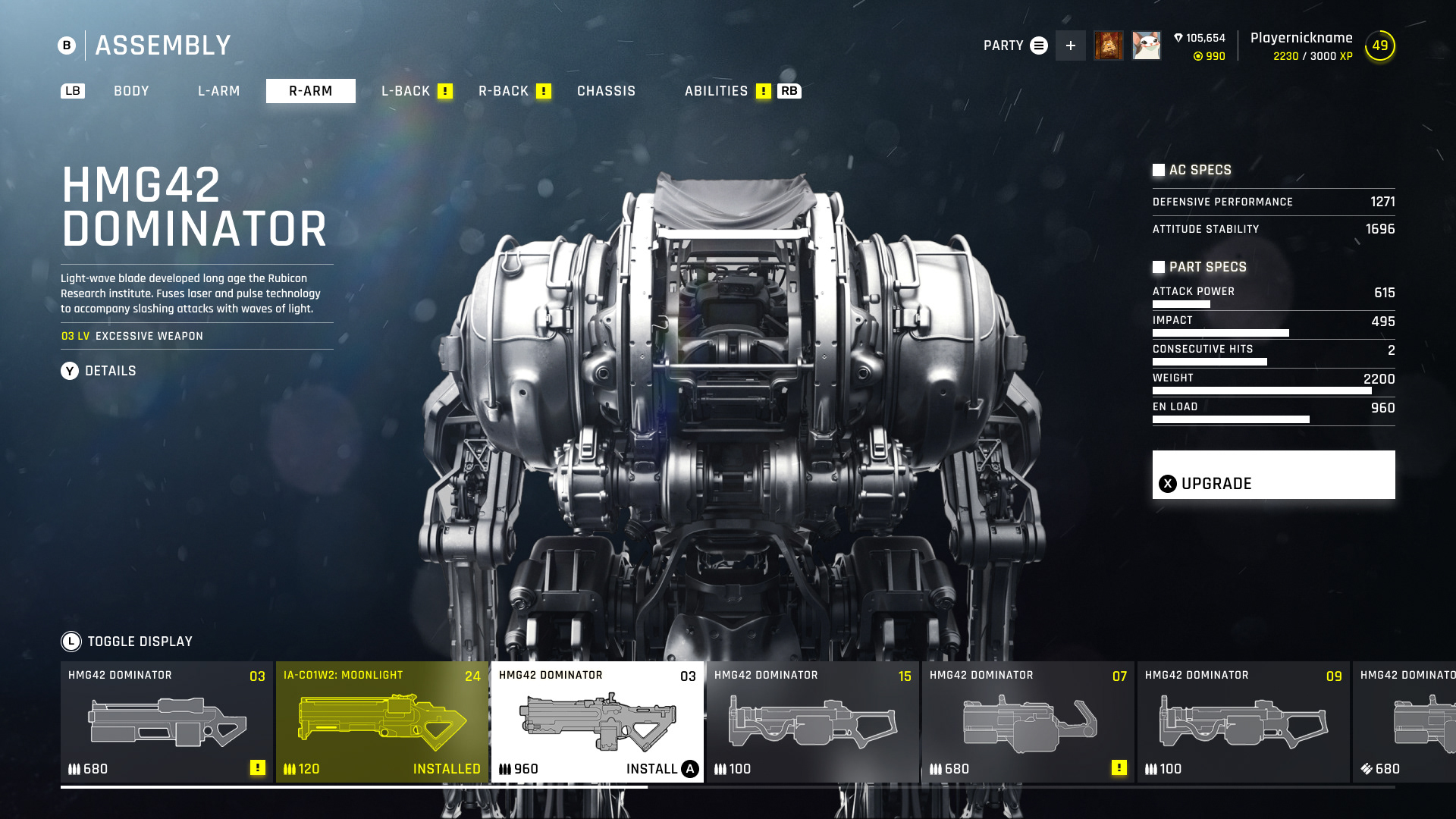Click the UPGRADE button

1273,475
